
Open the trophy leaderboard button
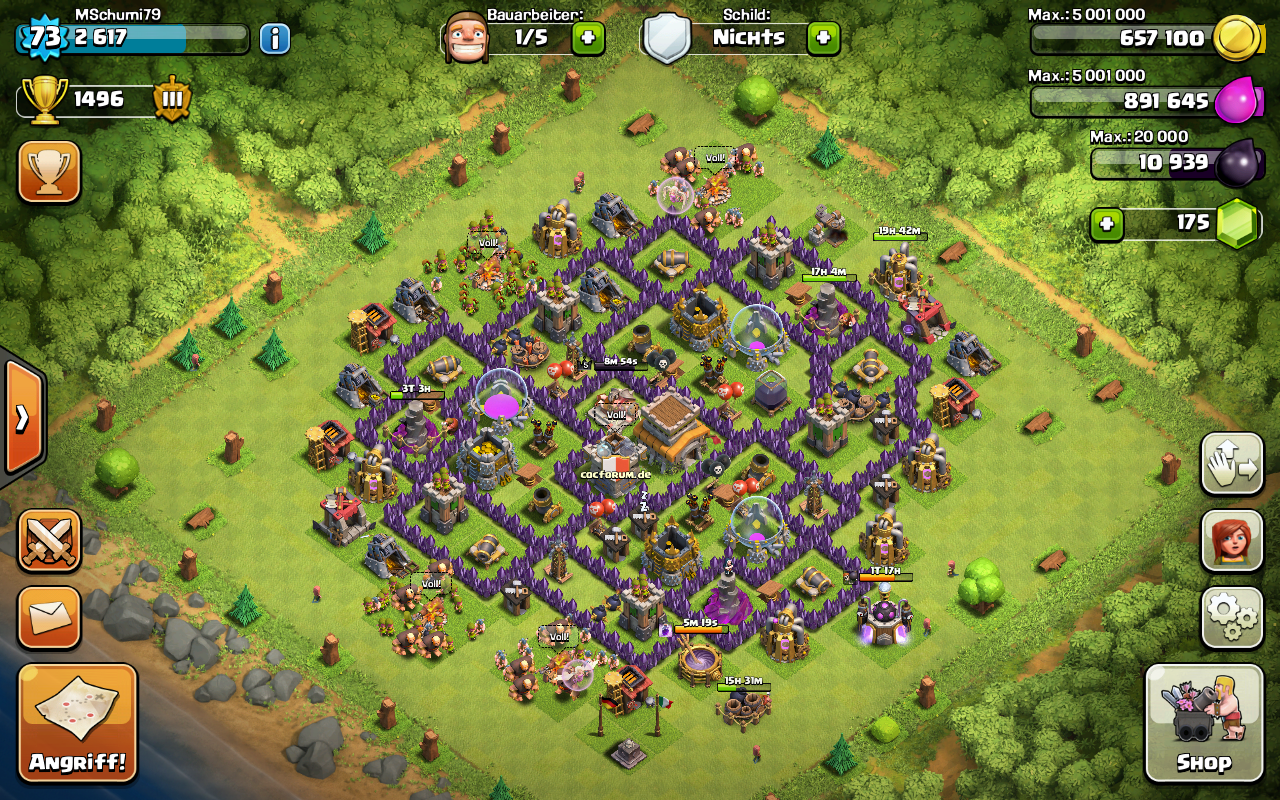(49, 171)
